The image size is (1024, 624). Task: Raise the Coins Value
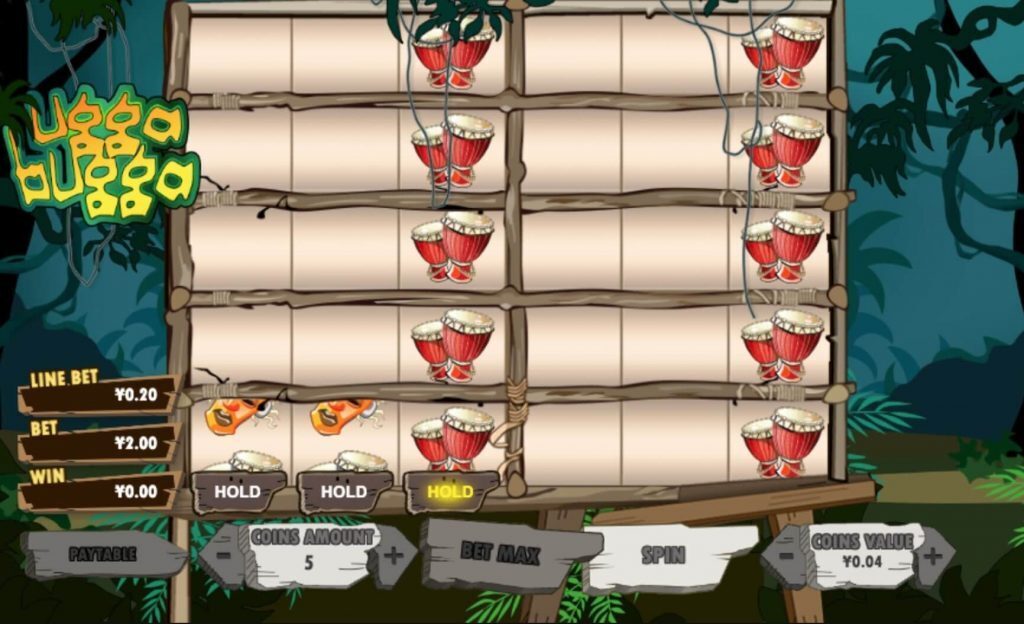point(932,555)
